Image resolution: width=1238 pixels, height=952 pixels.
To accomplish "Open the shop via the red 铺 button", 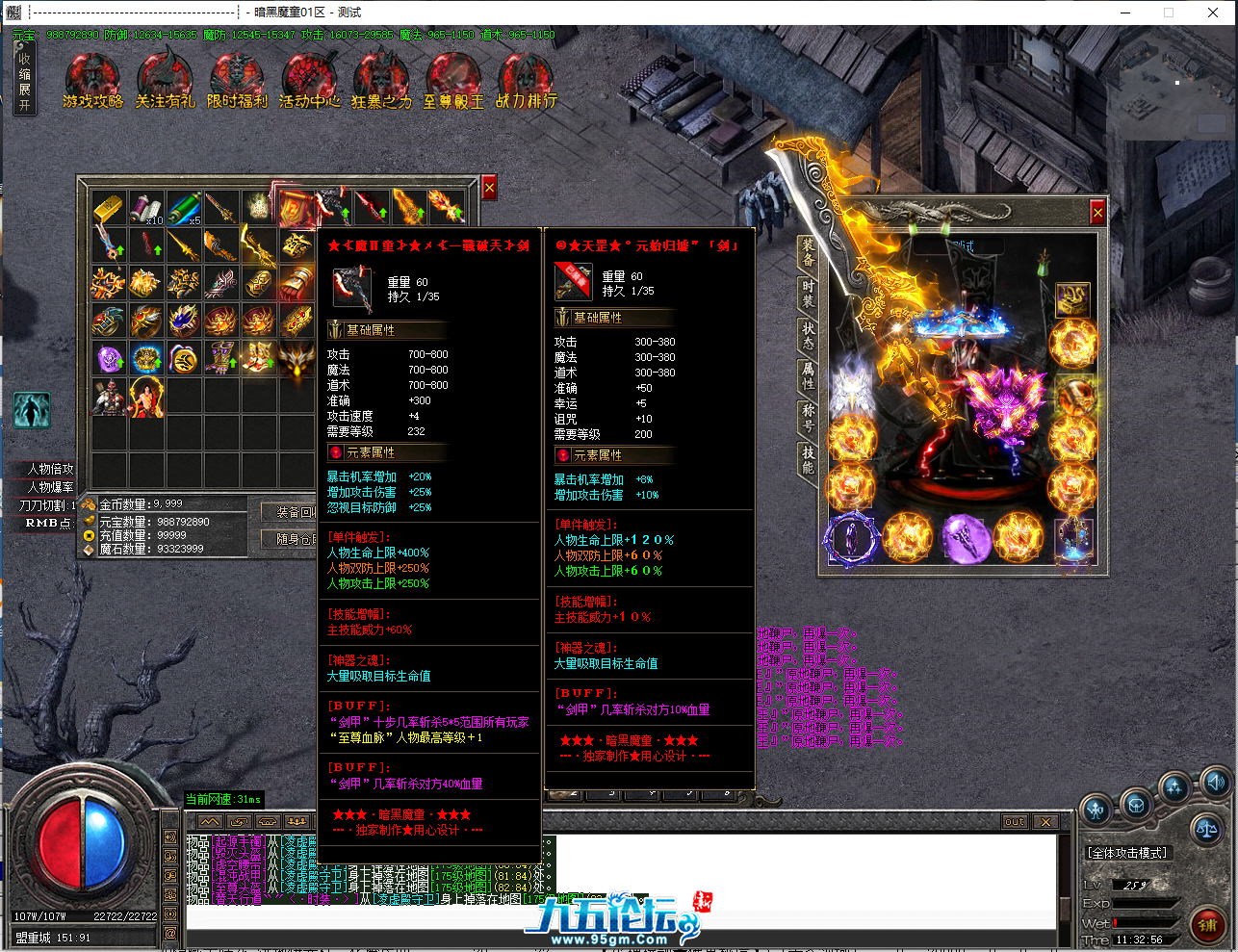I will 1207,926.
